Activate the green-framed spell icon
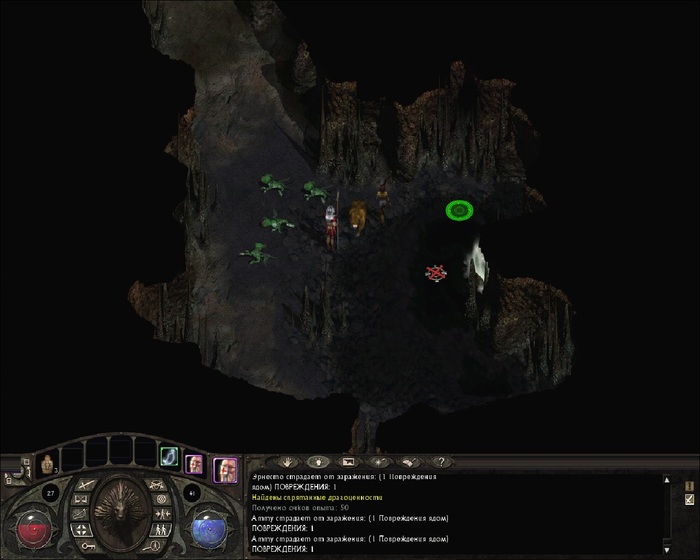The image size is (700, 560). point(169,457)
